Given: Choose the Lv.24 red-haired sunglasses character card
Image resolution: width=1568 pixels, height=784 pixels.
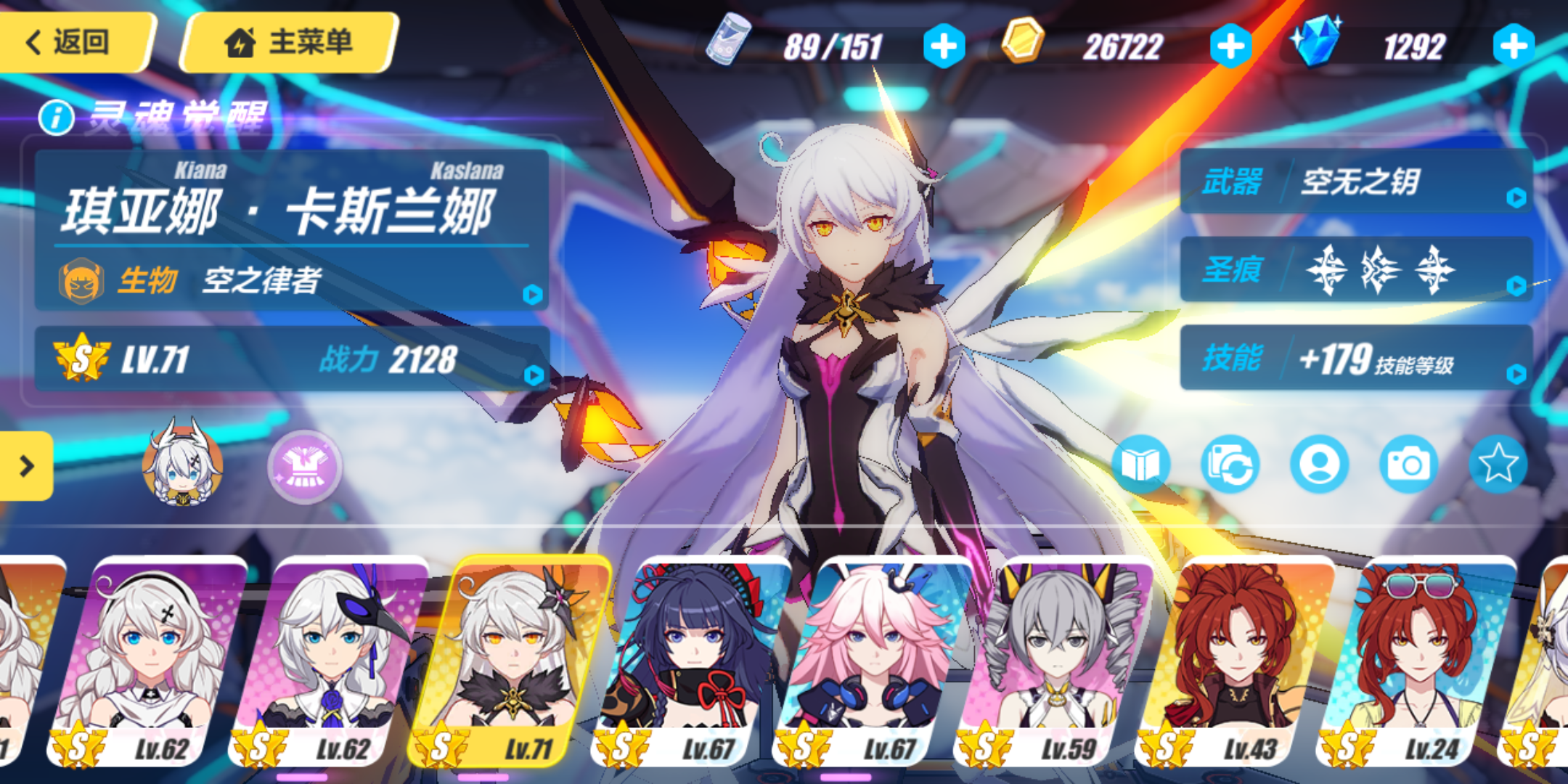Looking at the screenshot, I should 1416,661.
